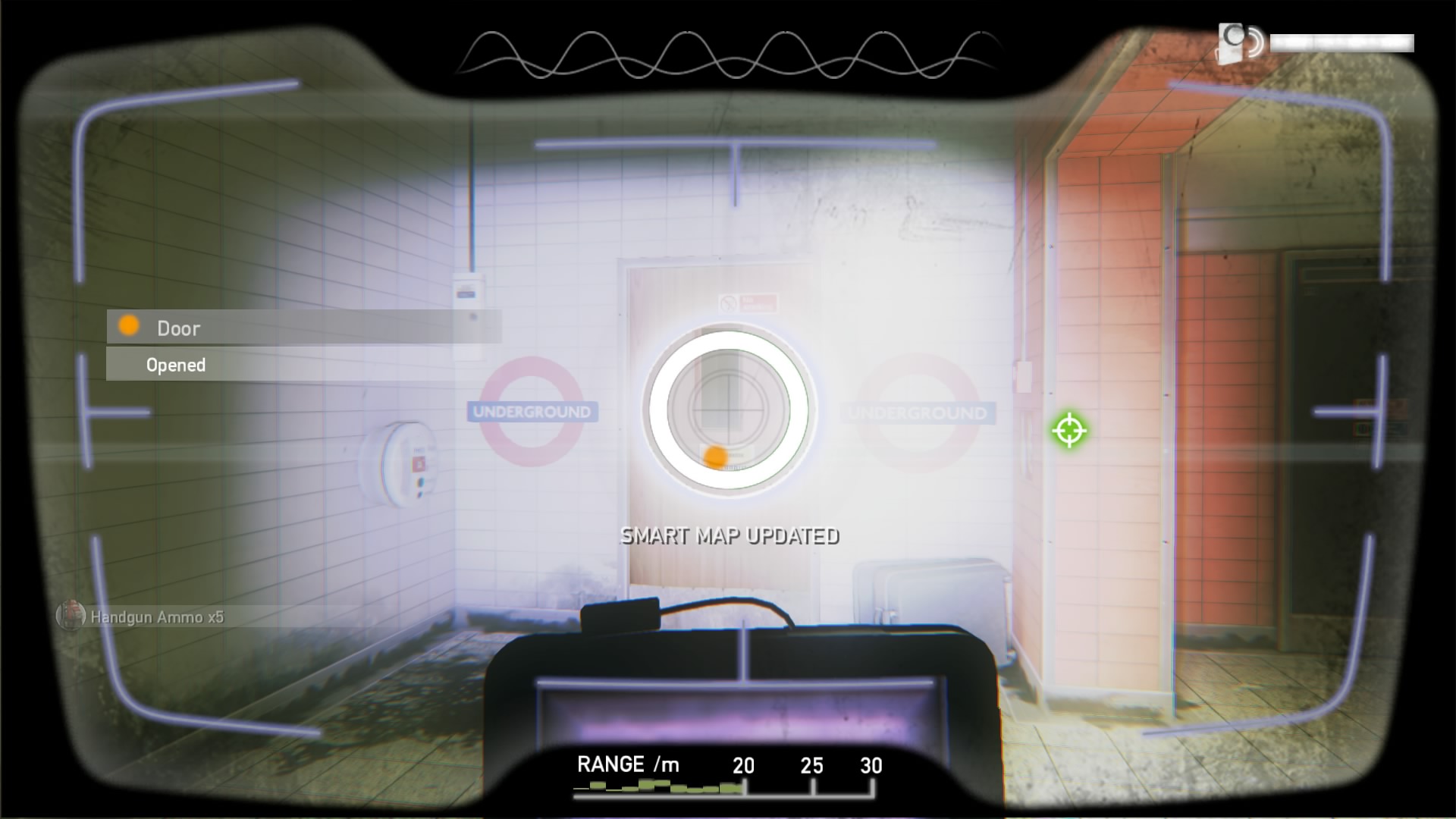Toggle the orange Door indicator dot
The width and height of the screenshot is (1456, 819).
(128, 327)
